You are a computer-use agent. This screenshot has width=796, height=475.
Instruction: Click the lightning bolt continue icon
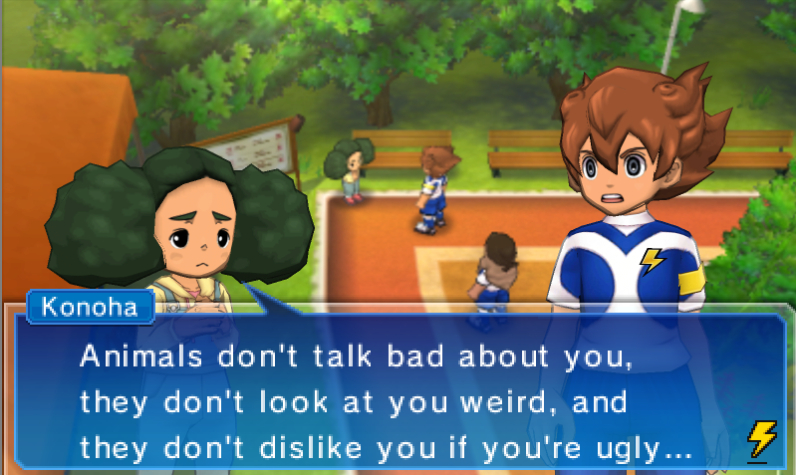(x=762, y=439)
